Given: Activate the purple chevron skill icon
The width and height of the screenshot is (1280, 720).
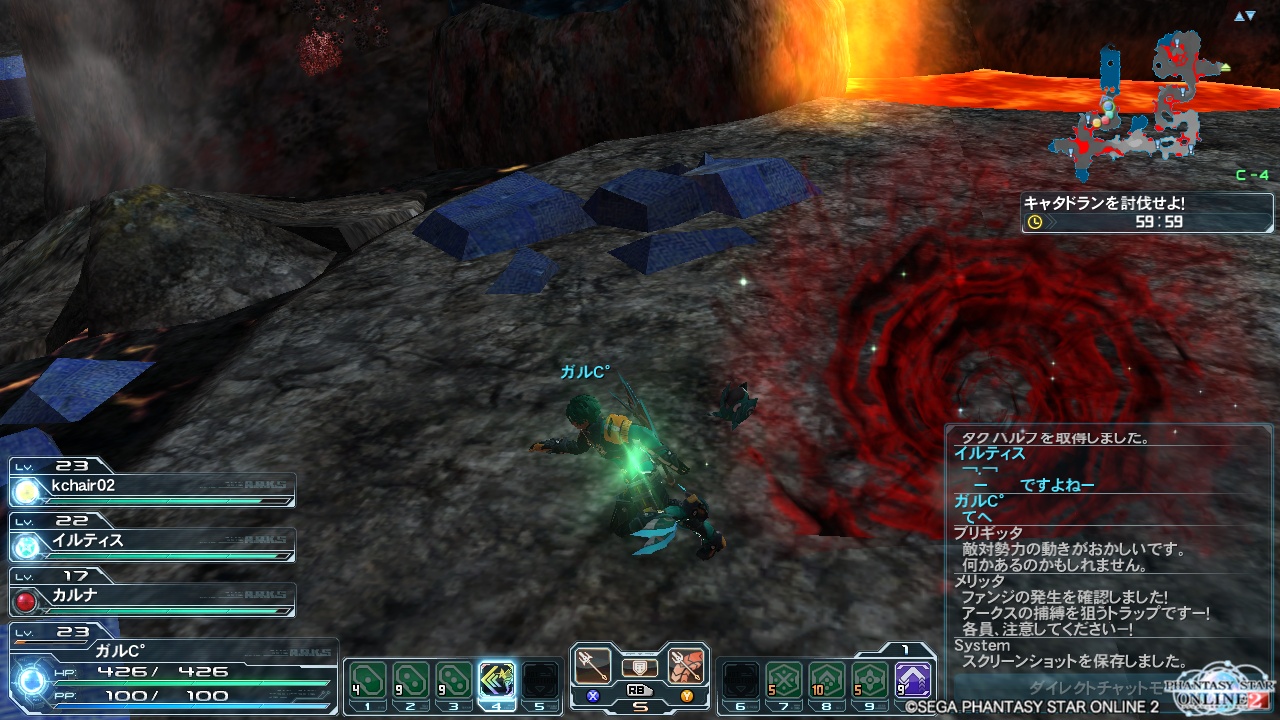Looking at the screenshot, I should 913,682.
